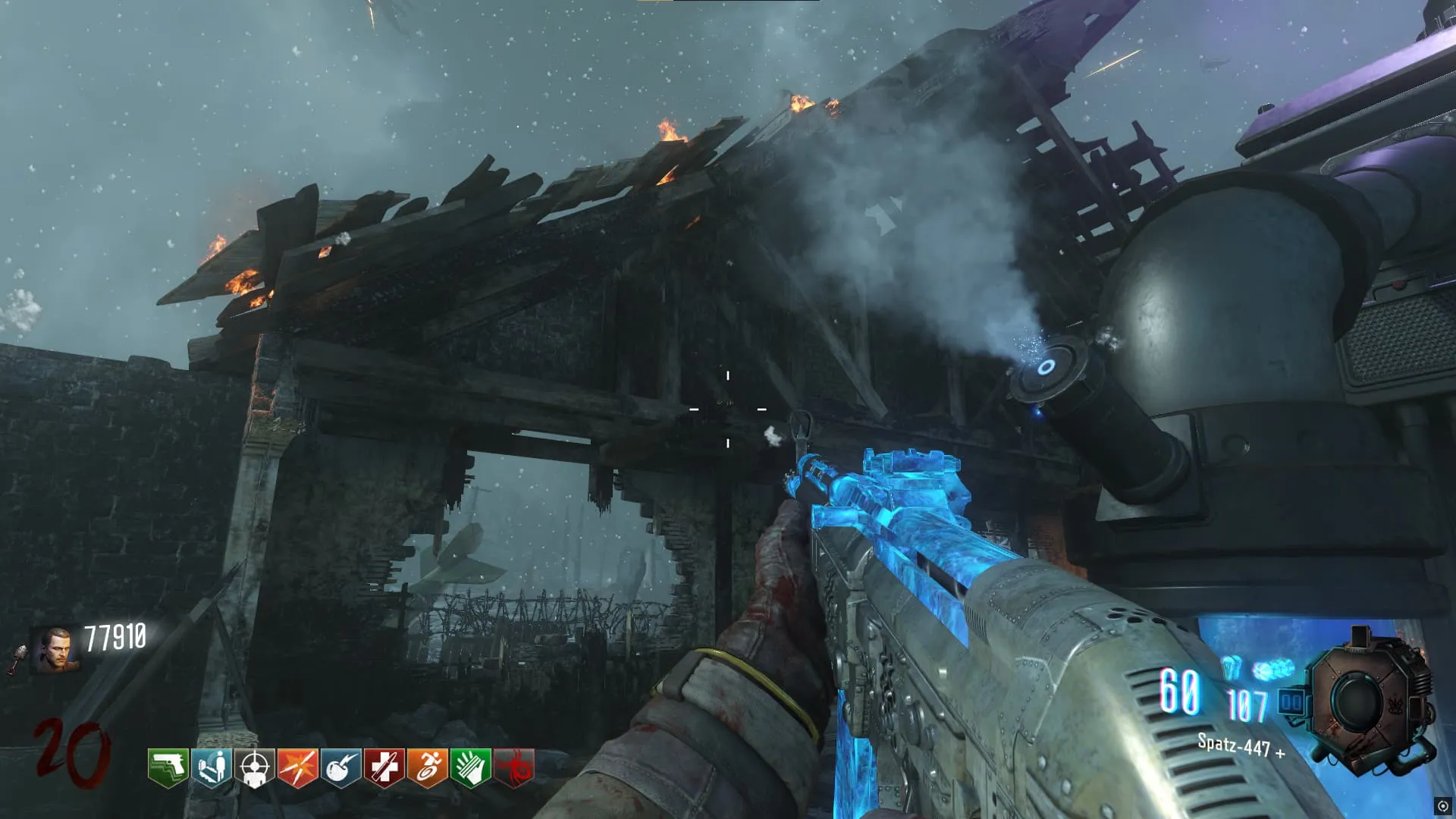Click the small overlay icon in corner
1456x819 pixels.
click(1442, 806)
